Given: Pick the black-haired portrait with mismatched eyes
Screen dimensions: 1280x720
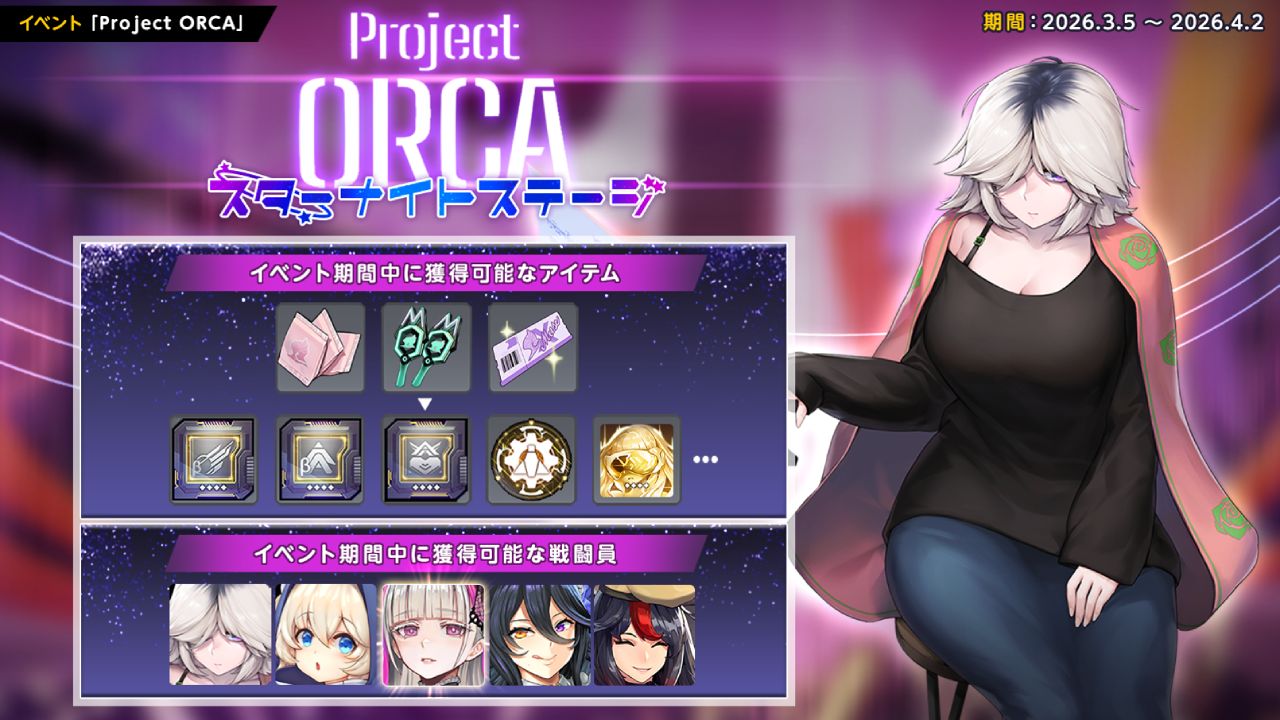Looking at the screenshot, I should pyautogui.click(x=539, y=635).
